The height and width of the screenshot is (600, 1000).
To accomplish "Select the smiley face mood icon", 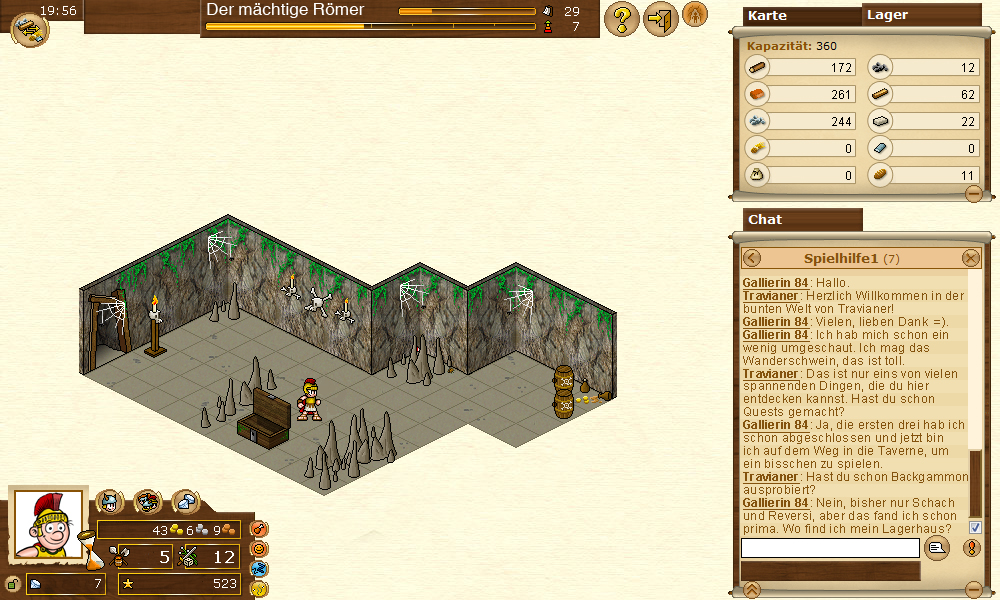I will point(258,548).
